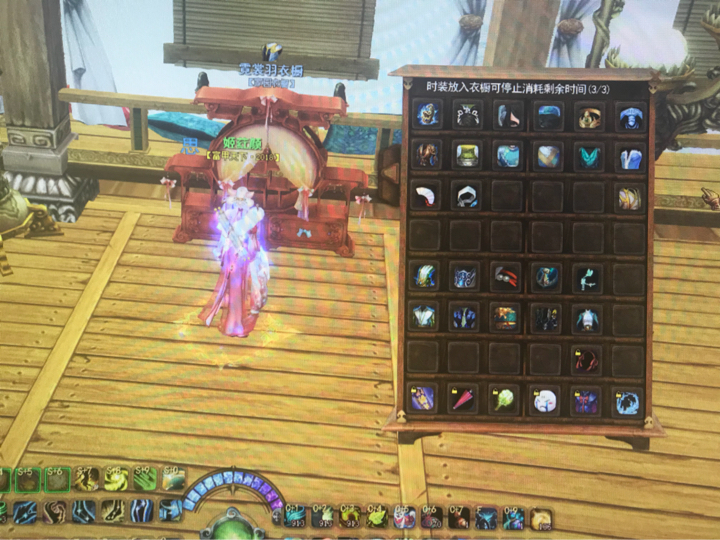
Task: Select the teal V-shaped garment icon
Action: (x=588, y=156)
